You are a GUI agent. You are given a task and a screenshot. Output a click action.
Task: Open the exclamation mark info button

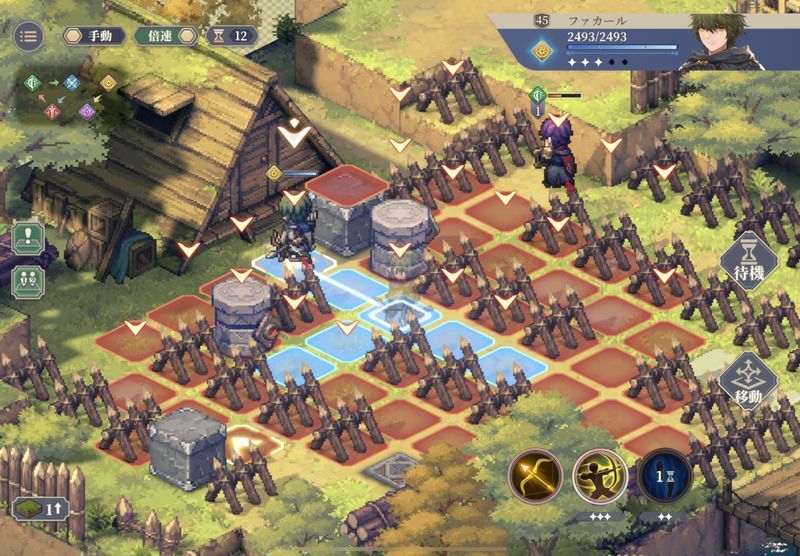pyautogui.click(x=28, y=240)
